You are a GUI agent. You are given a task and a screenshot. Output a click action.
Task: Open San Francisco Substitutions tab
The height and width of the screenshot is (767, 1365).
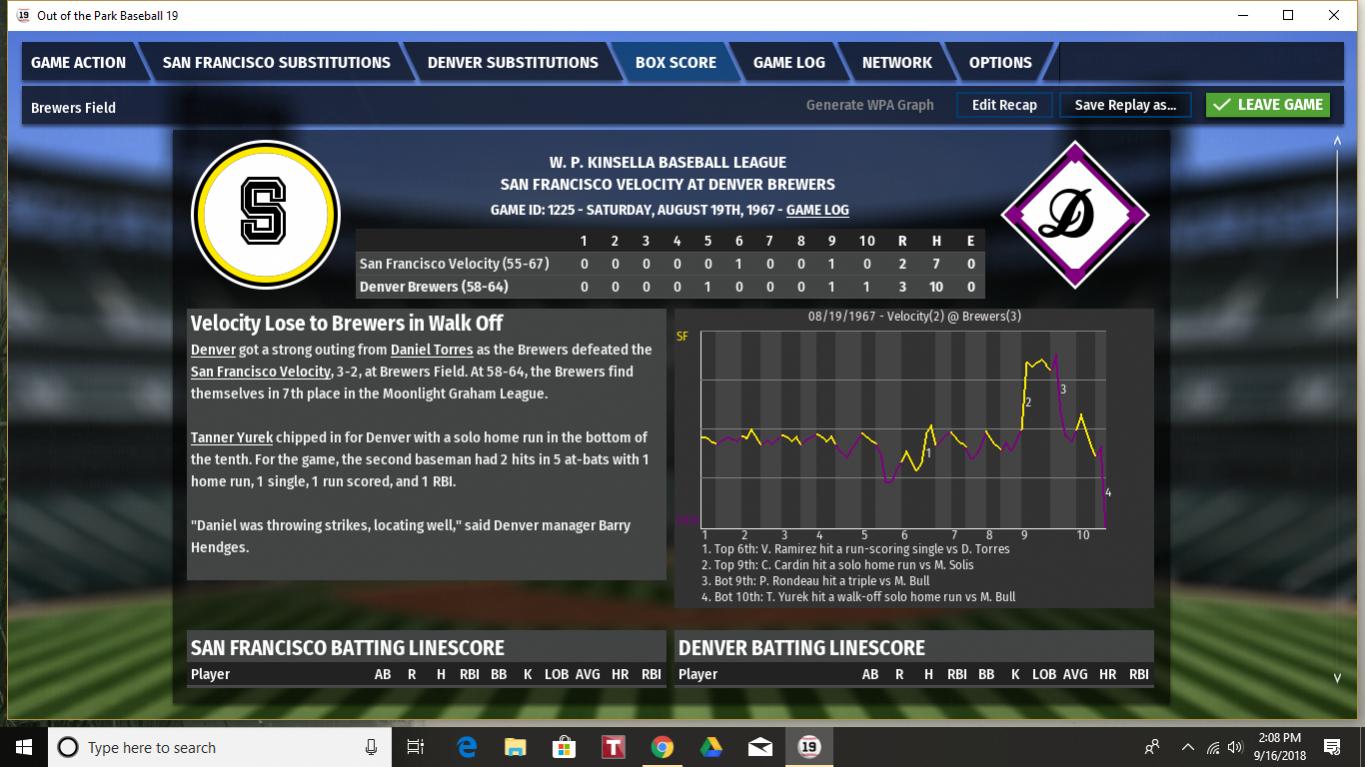pyautogui.click(x=276, y=62)
